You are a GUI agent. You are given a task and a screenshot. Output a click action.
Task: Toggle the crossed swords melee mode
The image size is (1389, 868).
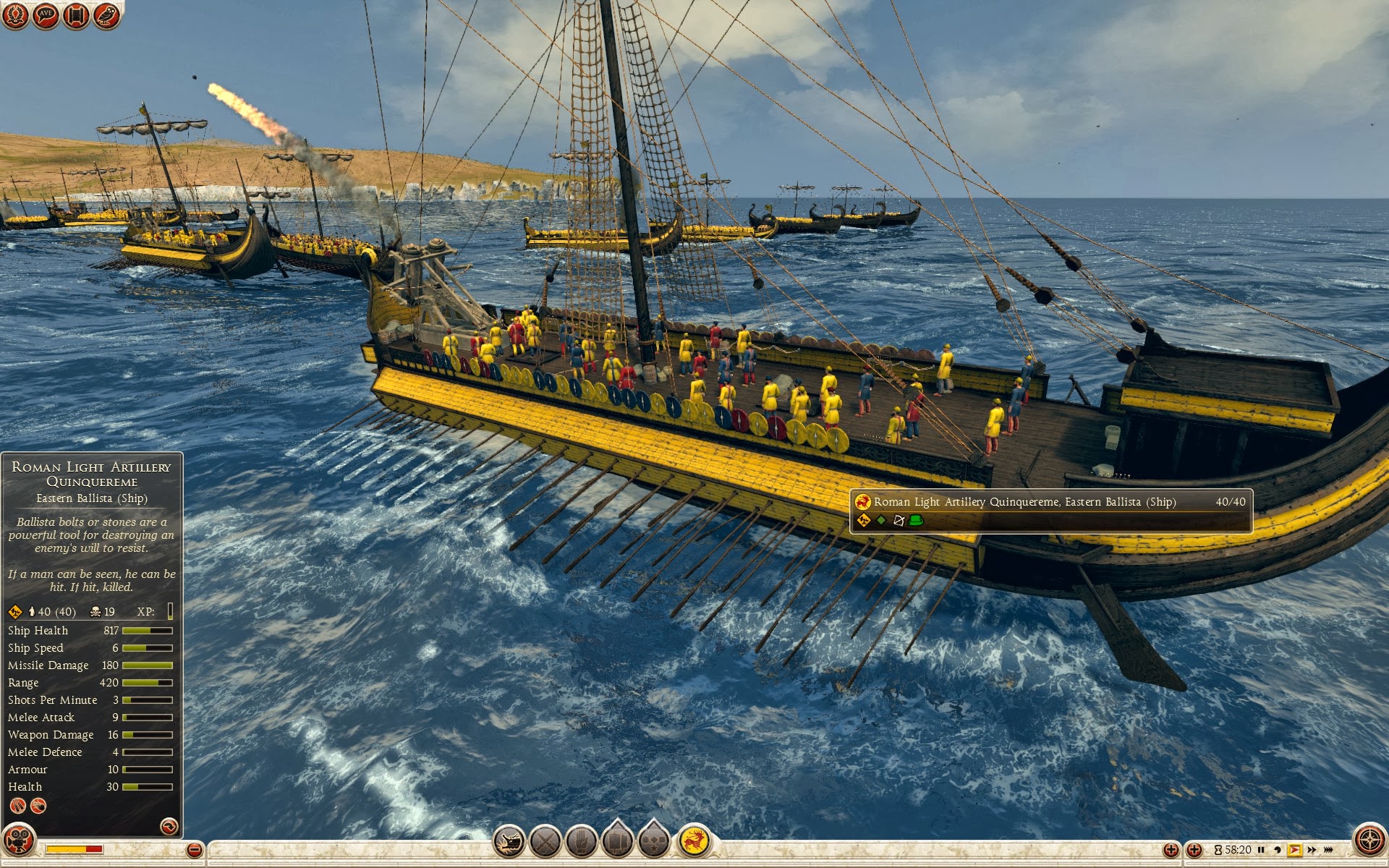click(x=545, y=841)
